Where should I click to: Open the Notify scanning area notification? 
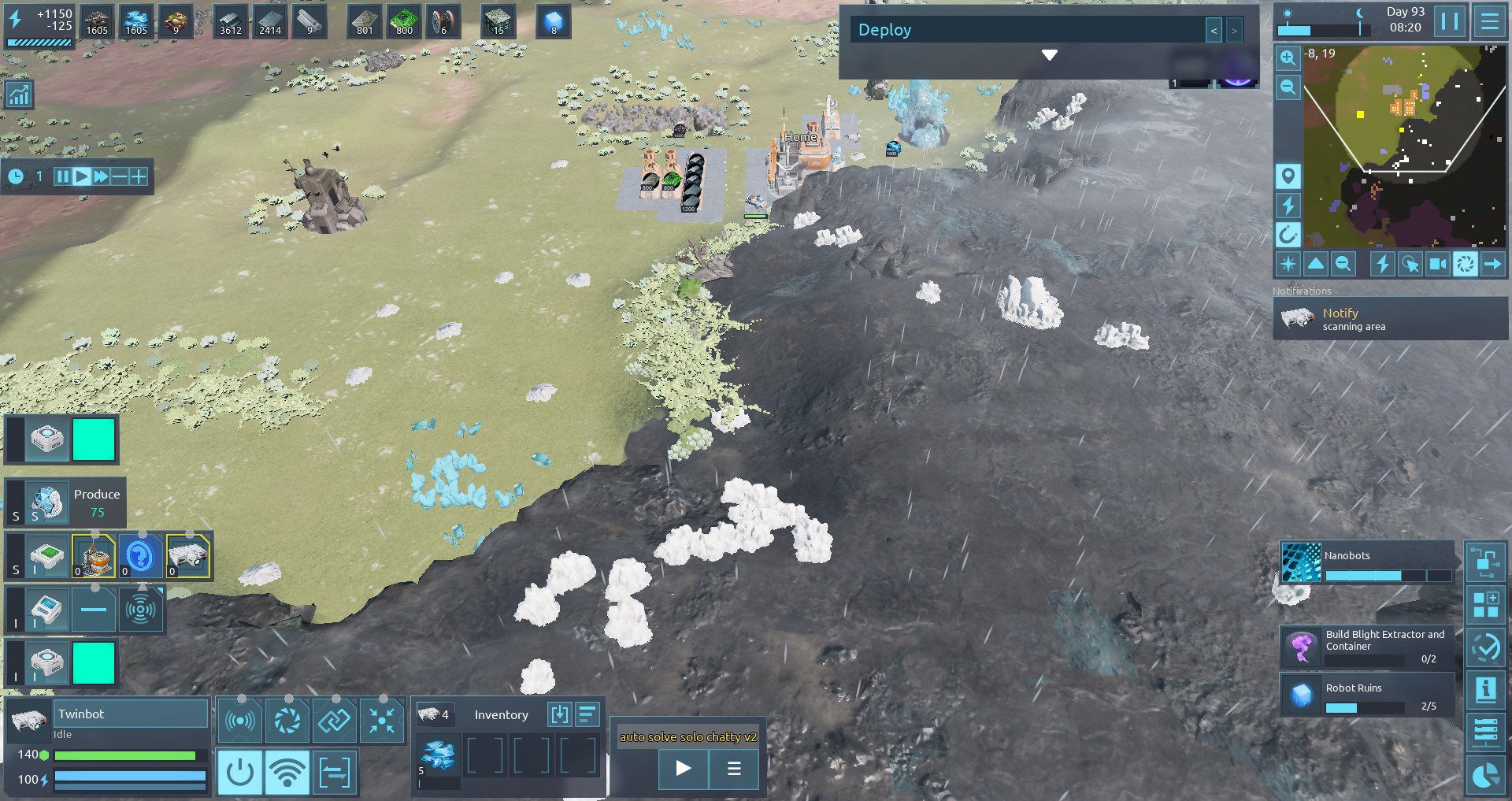[x=1390, y=319]
